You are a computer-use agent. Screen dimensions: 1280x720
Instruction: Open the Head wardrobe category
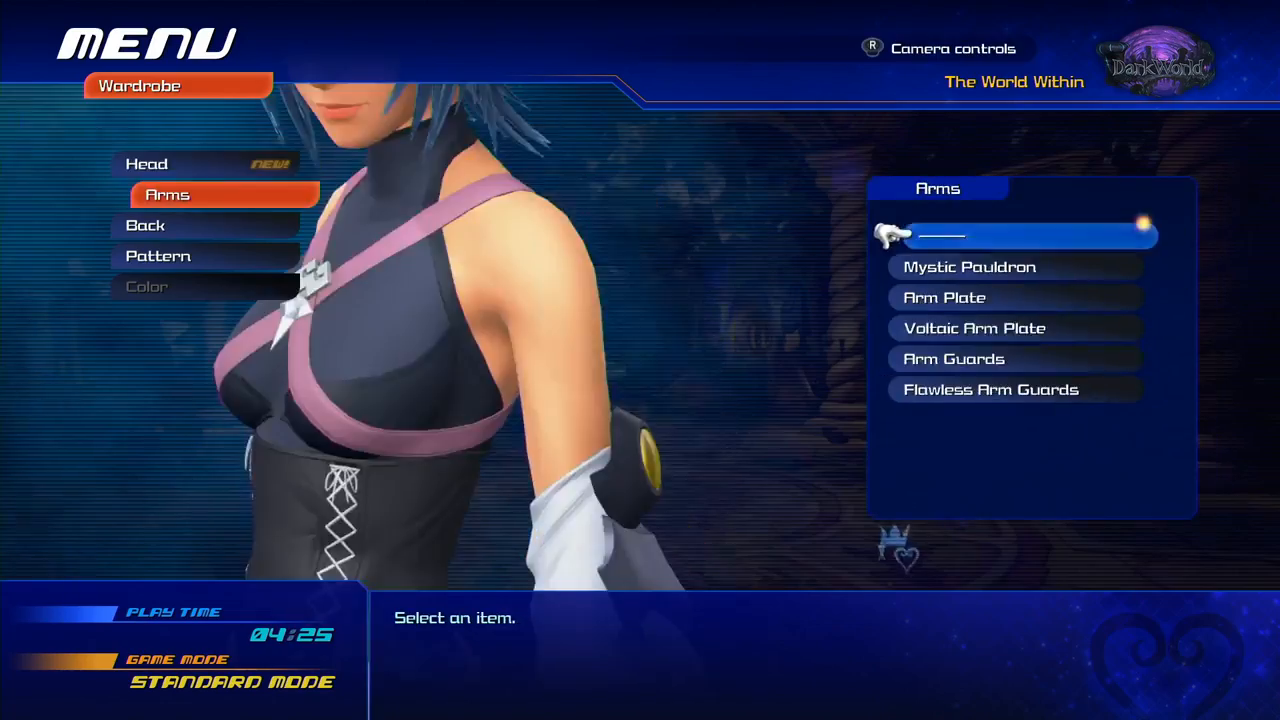click(205, 164)
